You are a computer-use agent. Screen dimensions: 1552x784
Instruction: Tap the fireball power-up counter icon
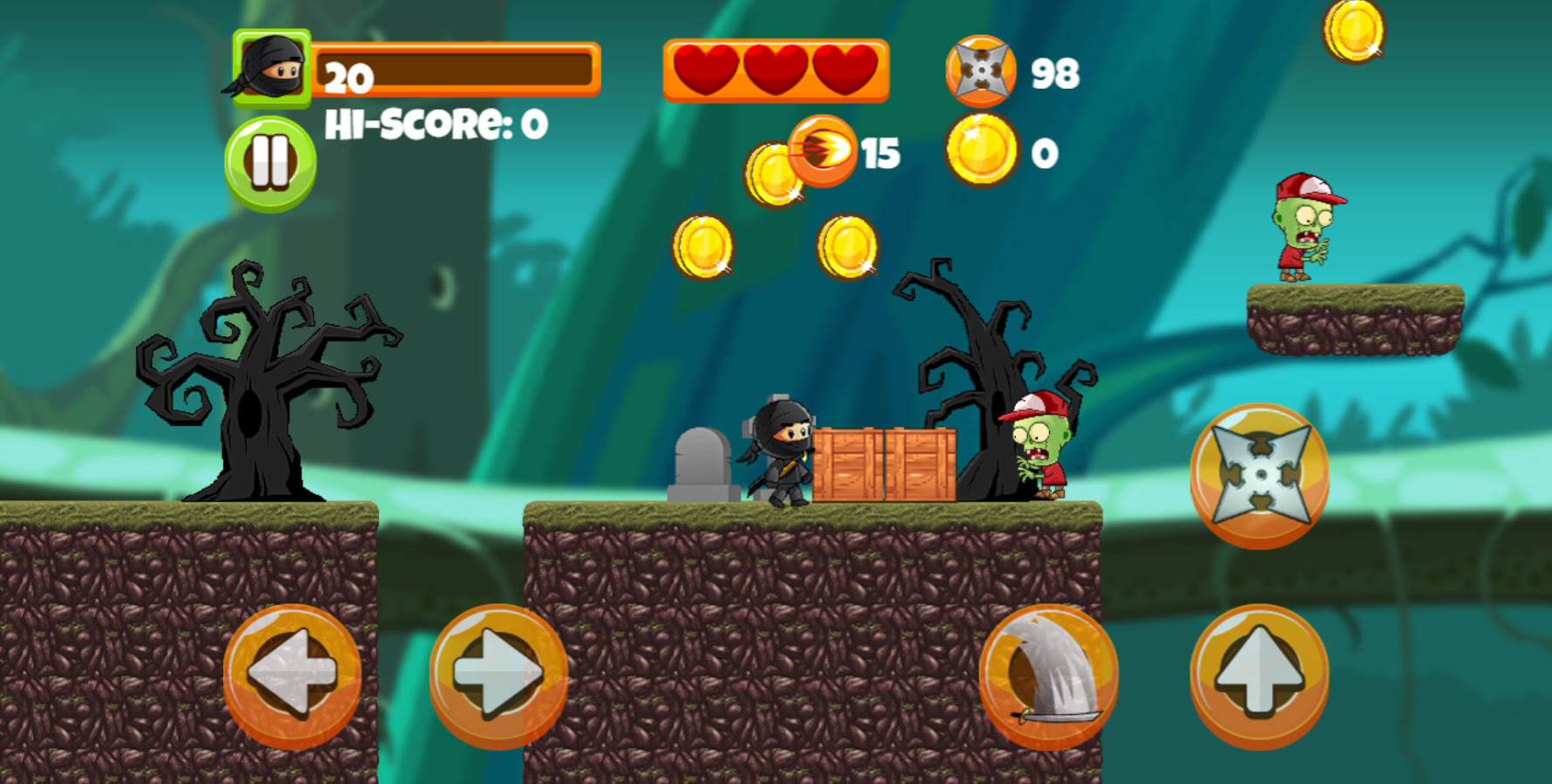823,150
